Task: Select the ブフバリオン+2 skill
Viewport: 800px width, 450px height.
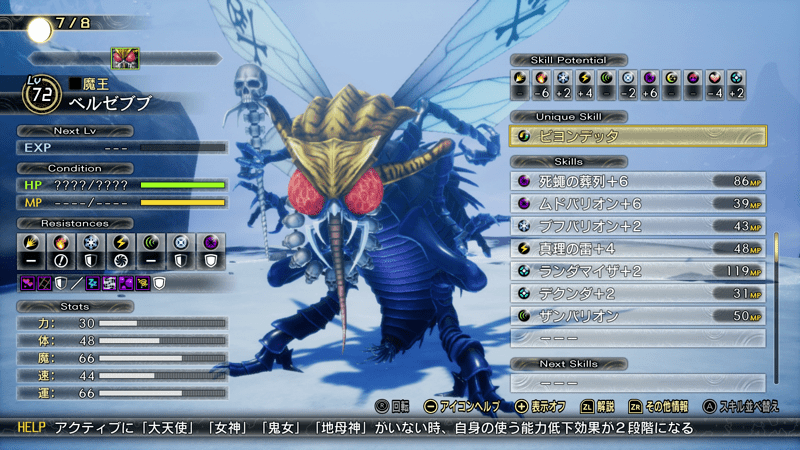Action: coord(638,226)
